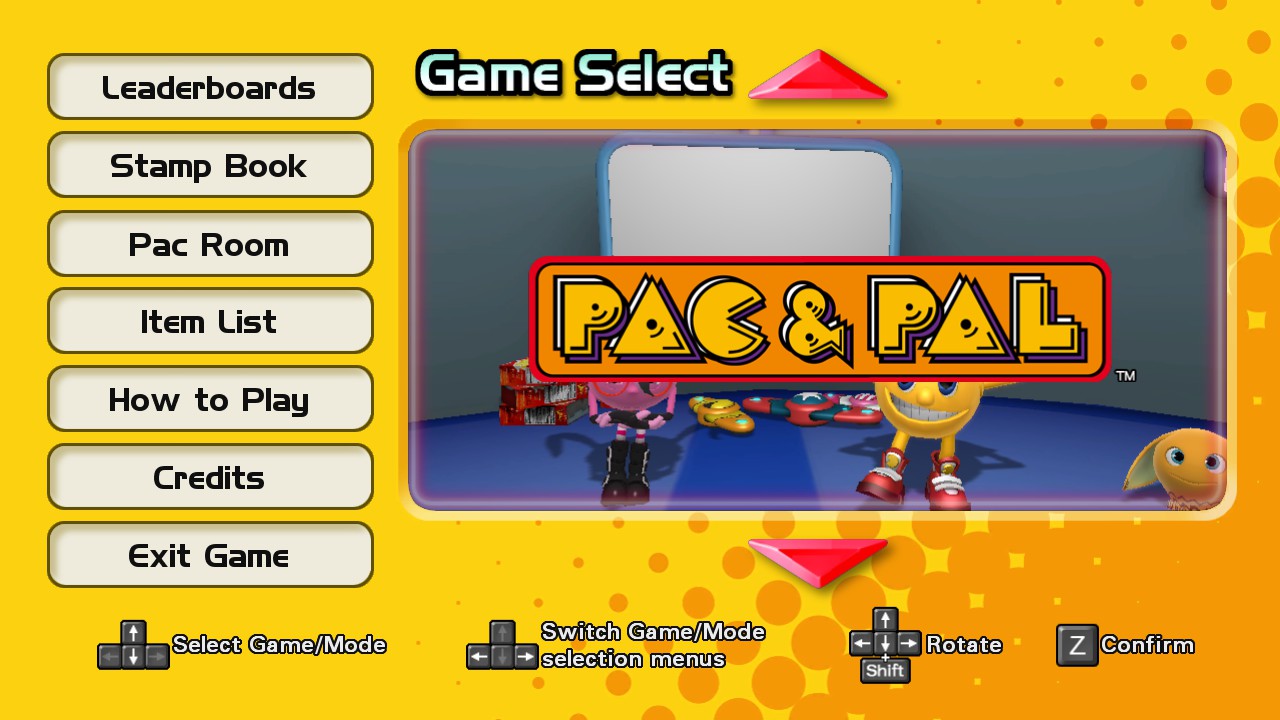Show the How to Play instructions
The width and height of the screenshot is (1280, 720).
(210, 399)
